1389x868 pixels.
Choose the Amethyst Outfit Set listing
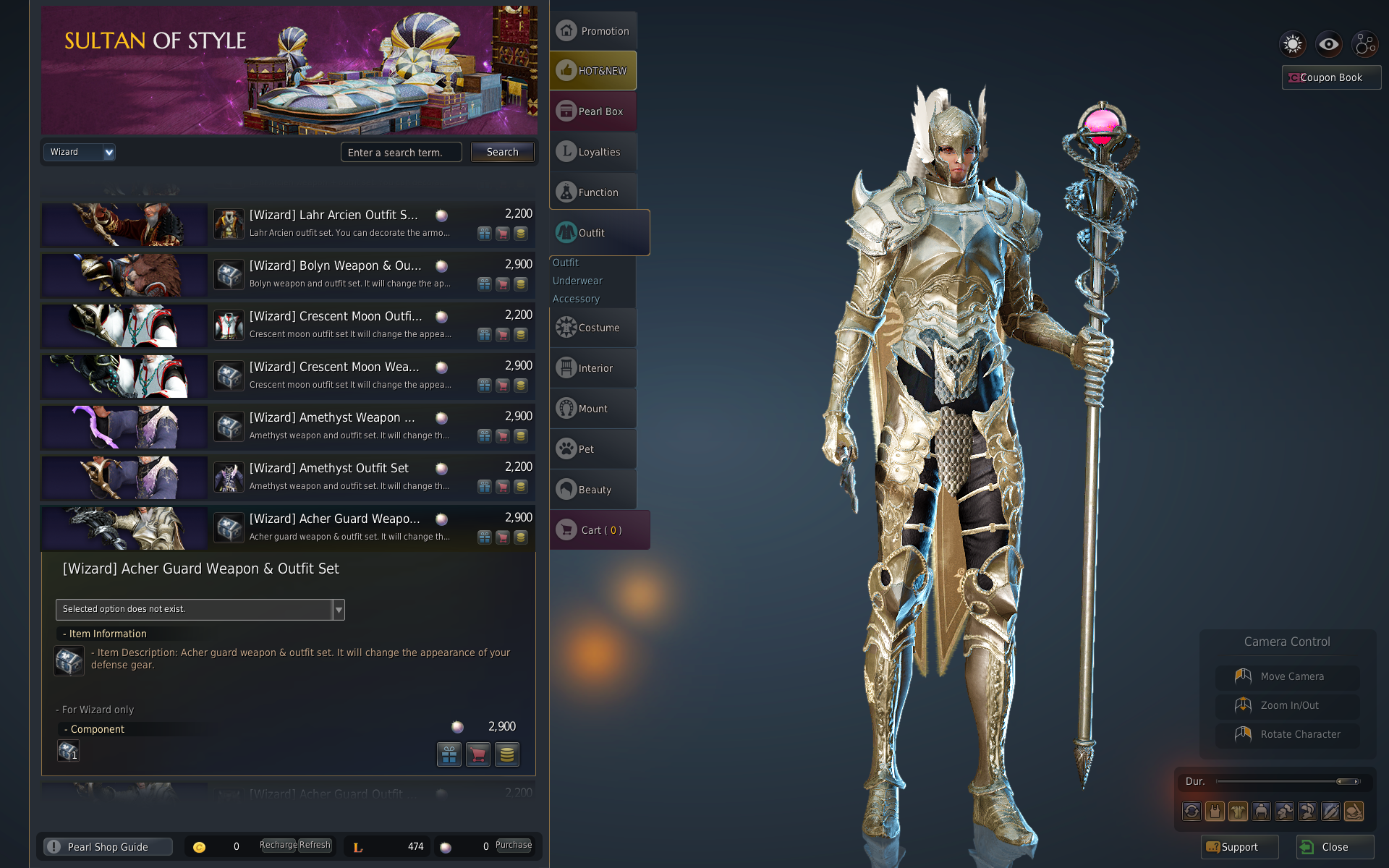(329, 469)
